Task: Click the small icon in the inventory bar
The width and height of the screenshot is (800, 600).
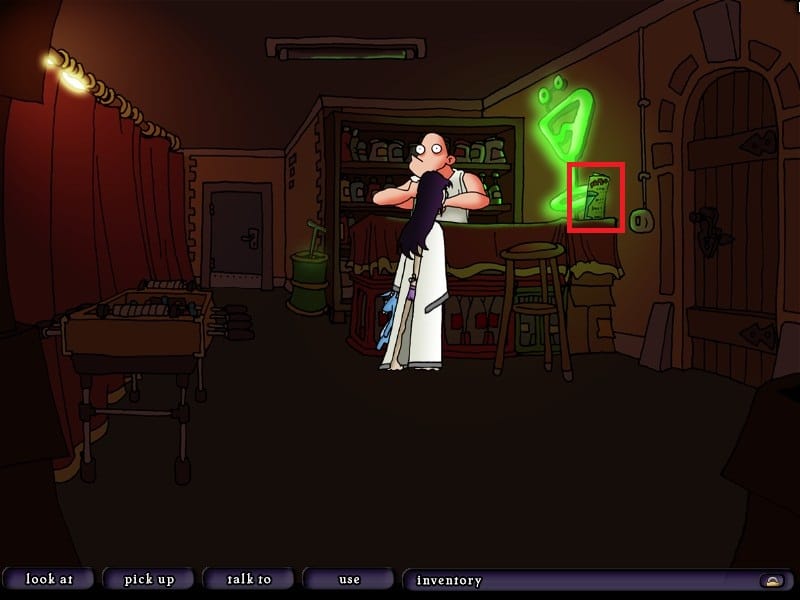Action: [771, 580]
